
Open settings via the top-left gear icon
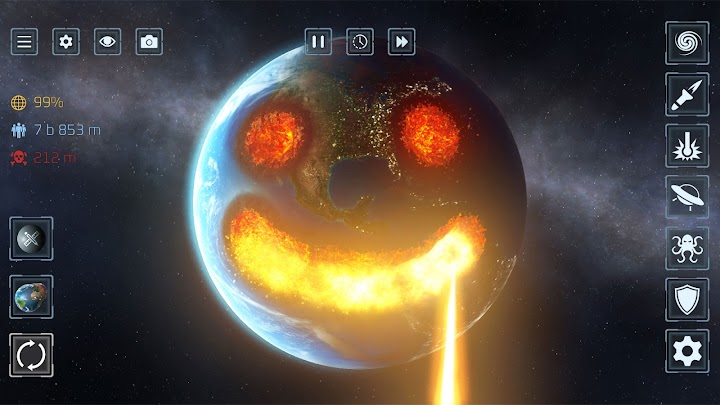click(x=66, y=42)
